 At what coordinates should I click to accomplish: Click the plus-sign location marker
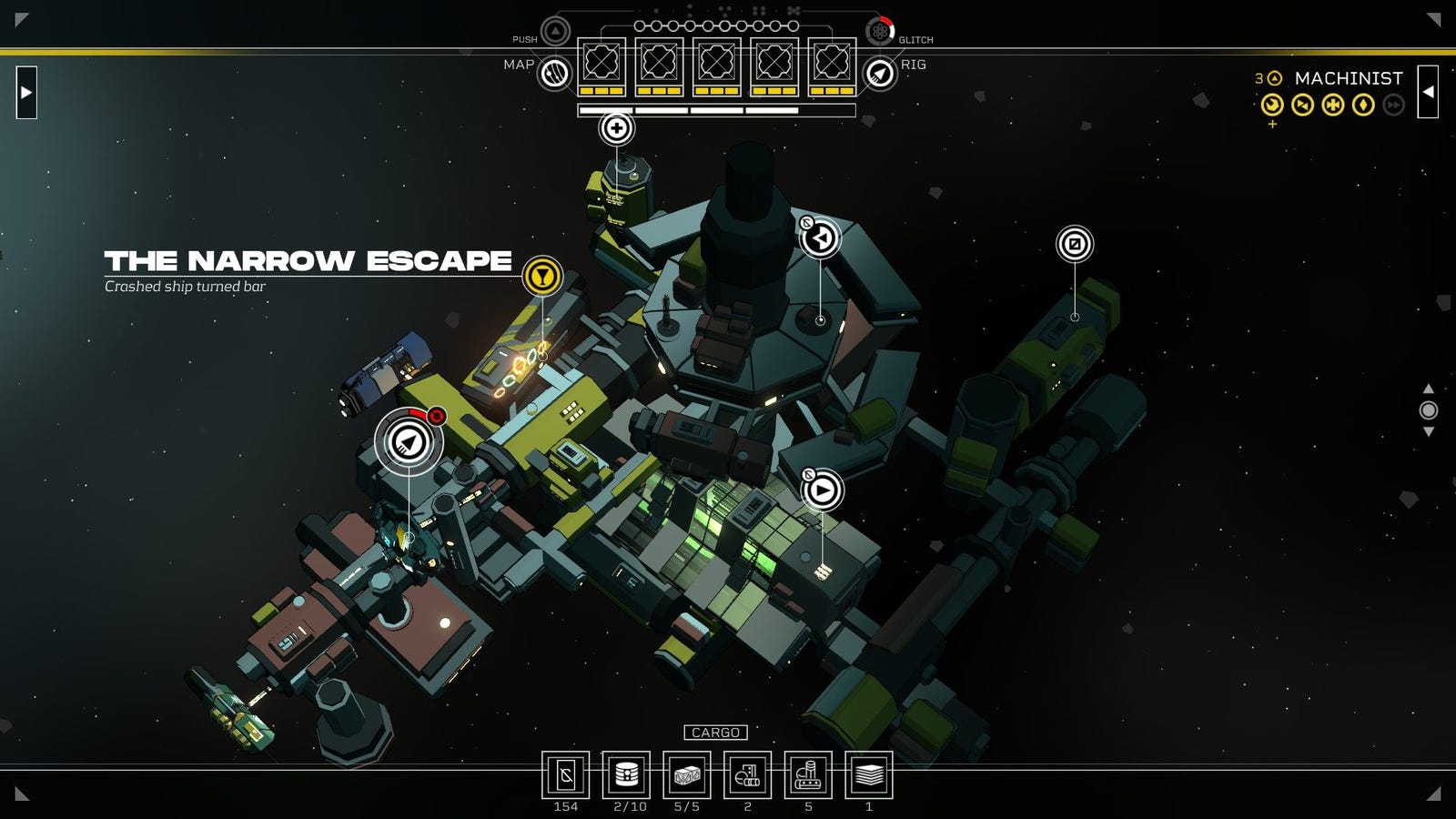(616, 128)
